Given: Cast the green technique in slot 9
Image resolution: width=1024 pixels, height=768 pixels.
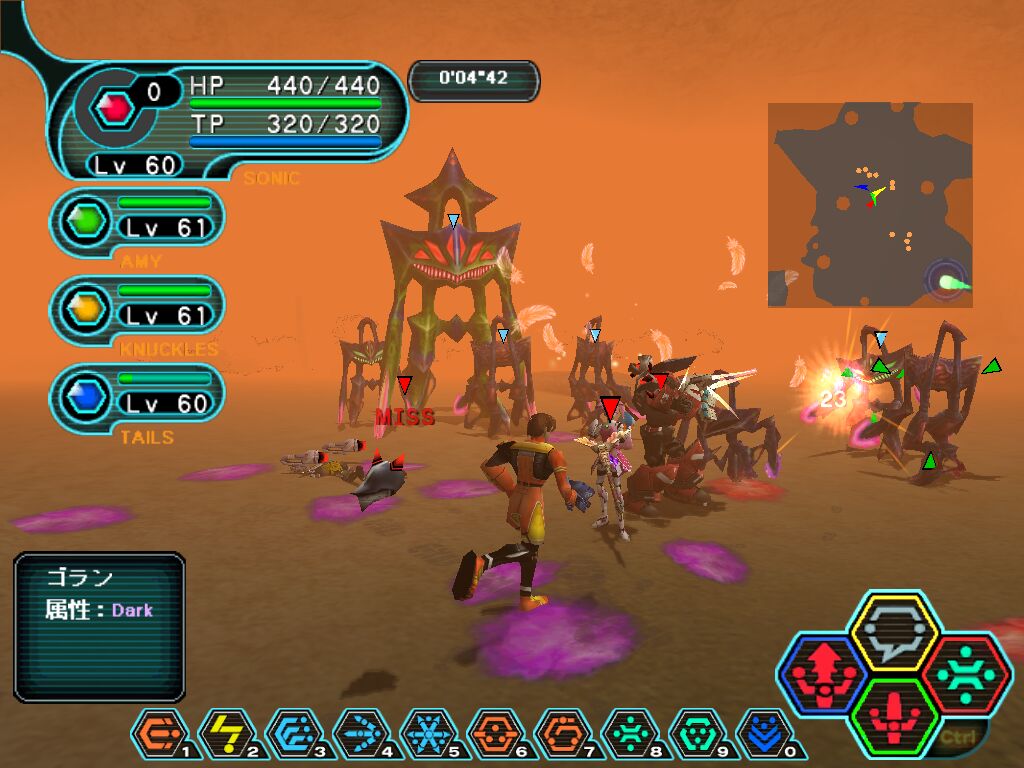Looking at the screenshot, I should click(697, 735).
